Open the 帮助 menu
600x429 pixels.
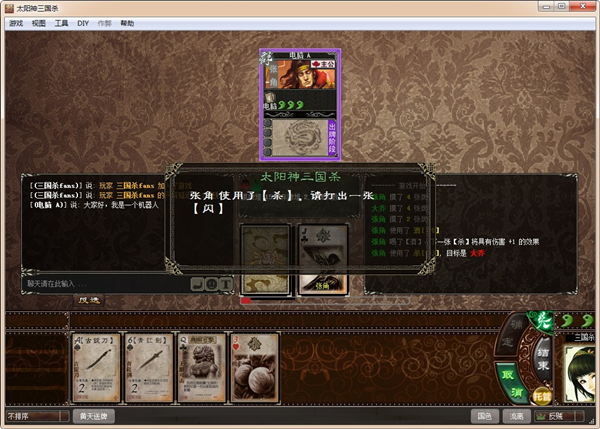(127, 21)
